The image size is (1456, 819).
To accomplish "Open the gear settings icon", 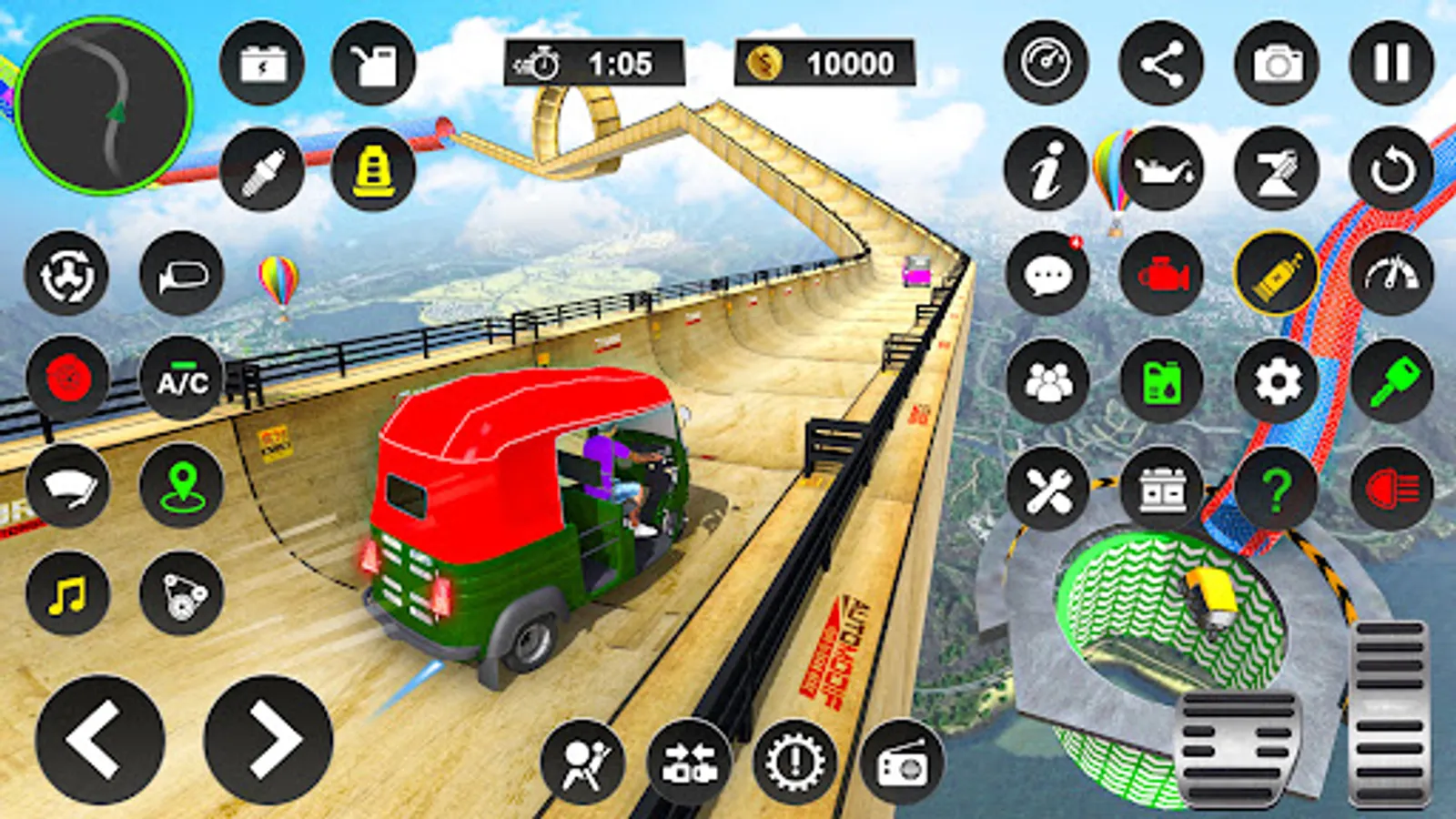I will (x=1277, y=381).
